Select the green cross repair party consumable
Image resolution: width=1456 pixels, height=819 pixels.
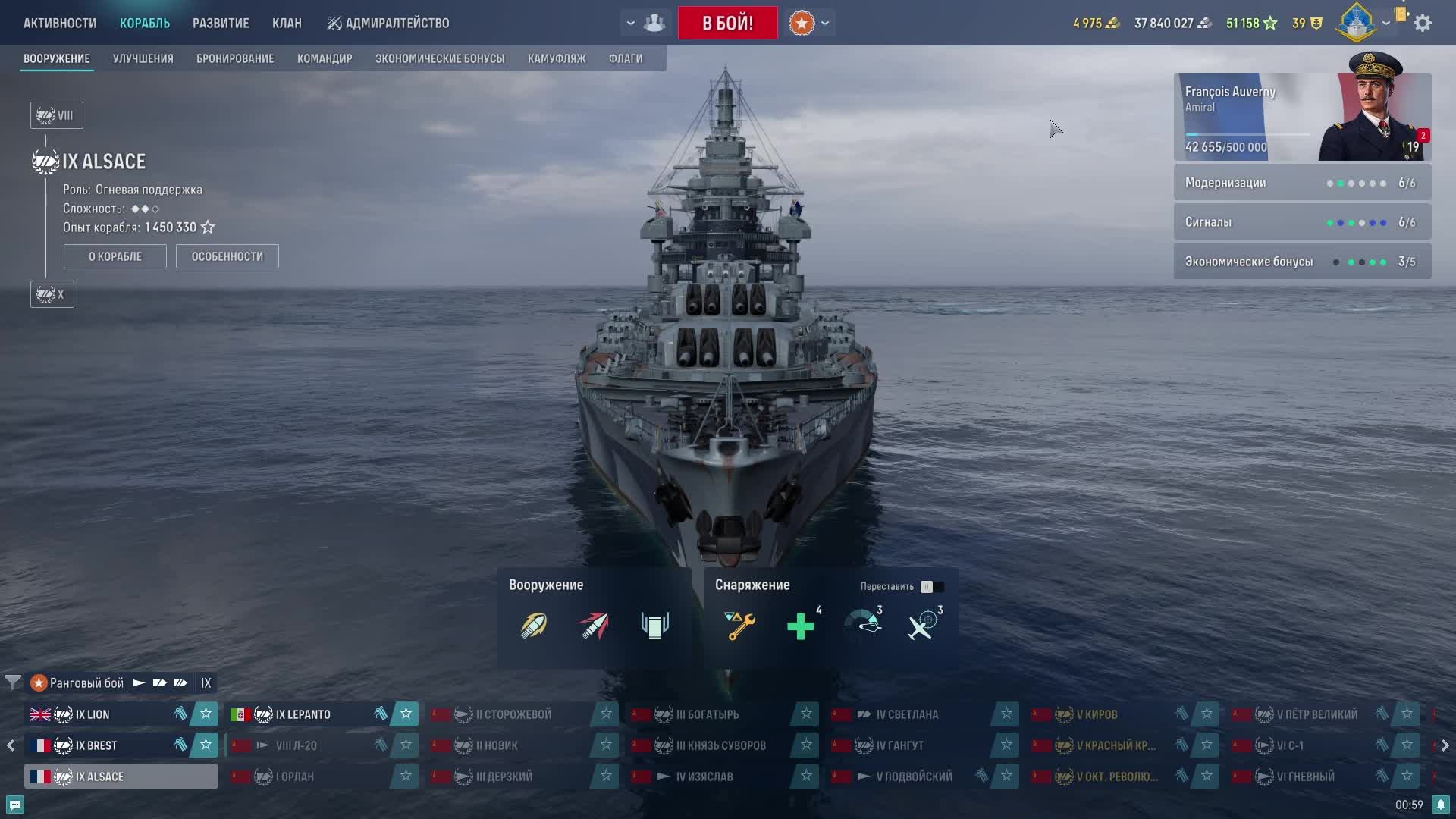[801, 626]
